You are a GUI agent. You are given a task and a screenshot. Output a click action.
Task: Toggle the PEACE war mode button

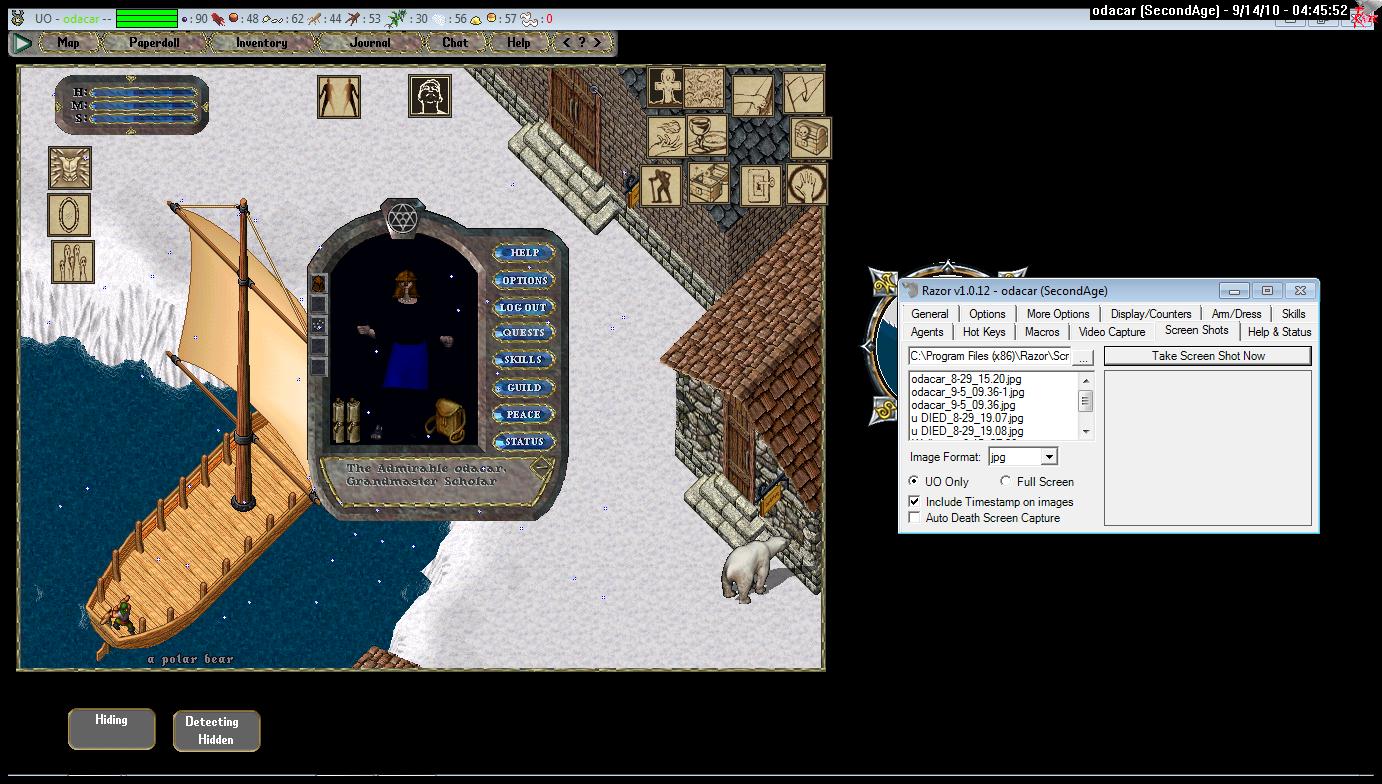[x=524, y=414]
